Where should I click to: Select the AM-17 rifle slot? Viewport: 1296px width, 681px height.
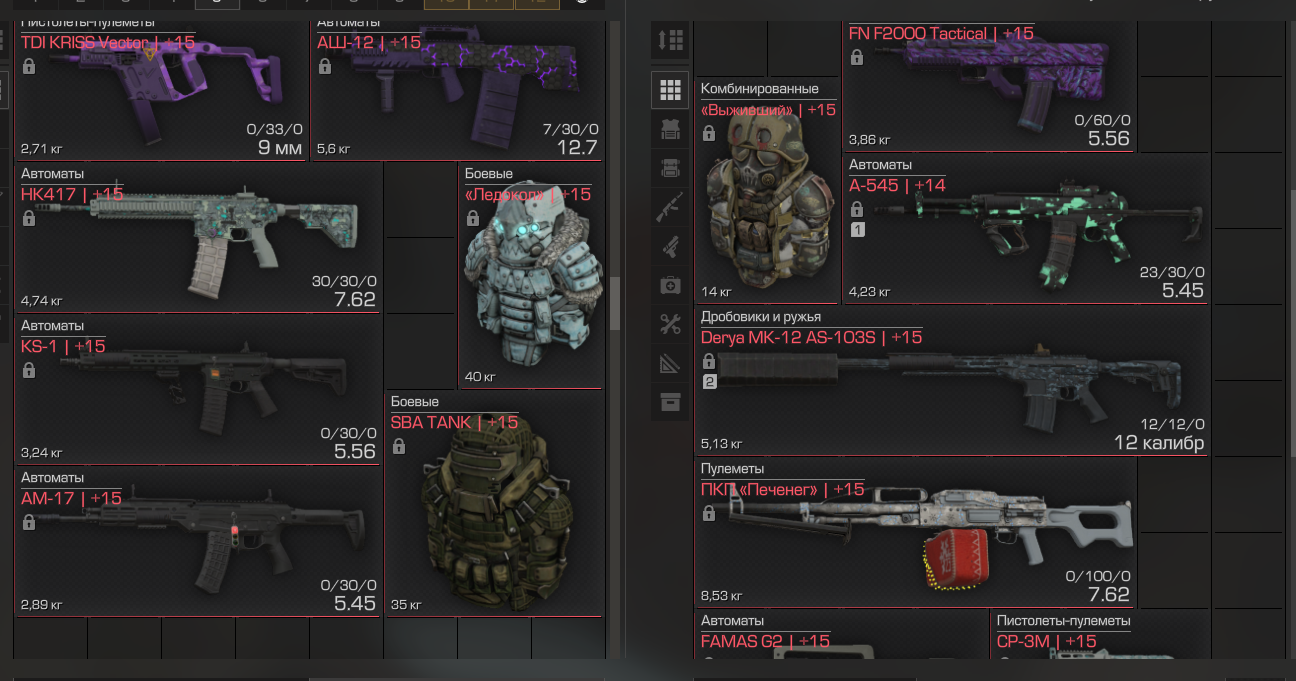pyautogui.click(x=198, y=541)
